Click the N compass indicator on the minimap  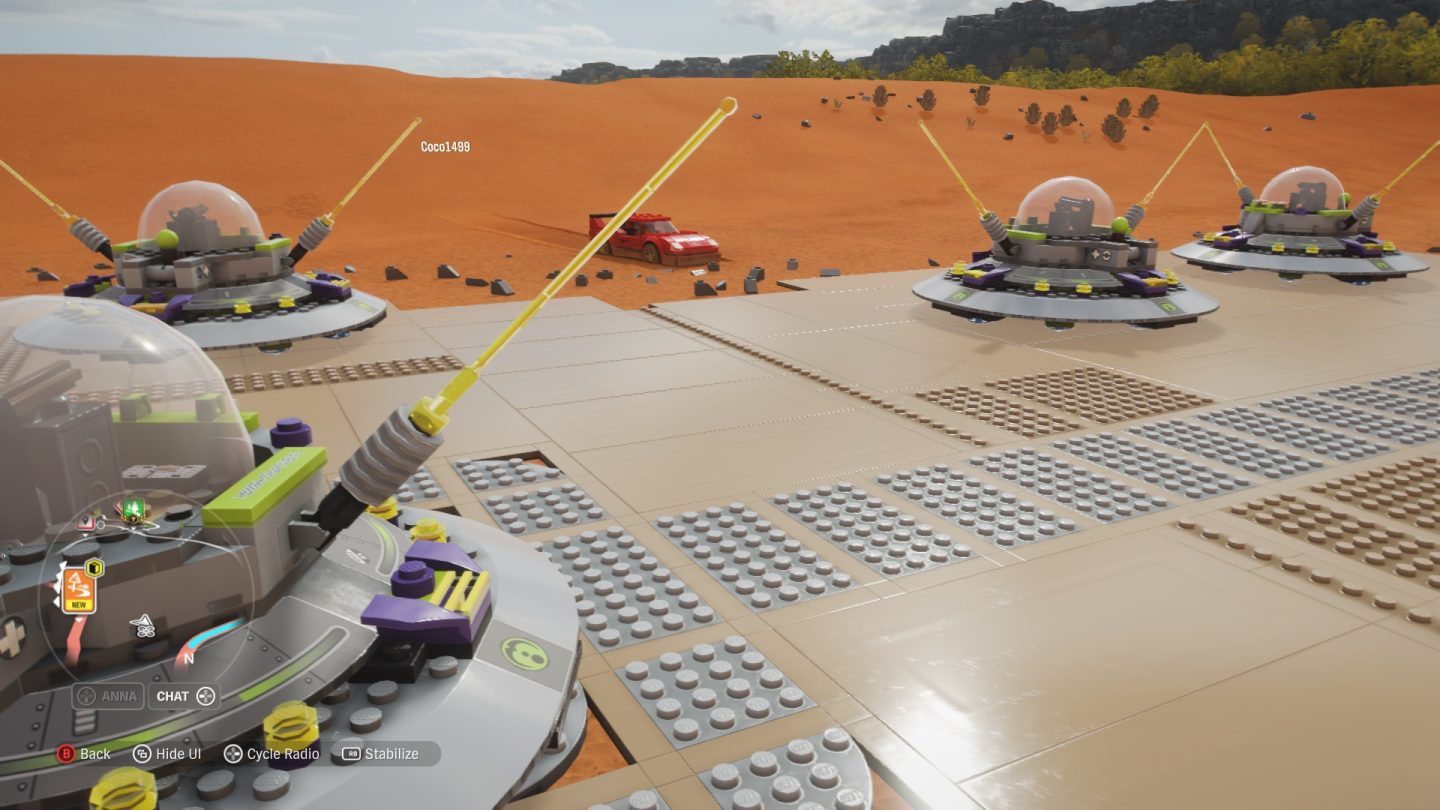pyautogui.click(x=188, y=658)
